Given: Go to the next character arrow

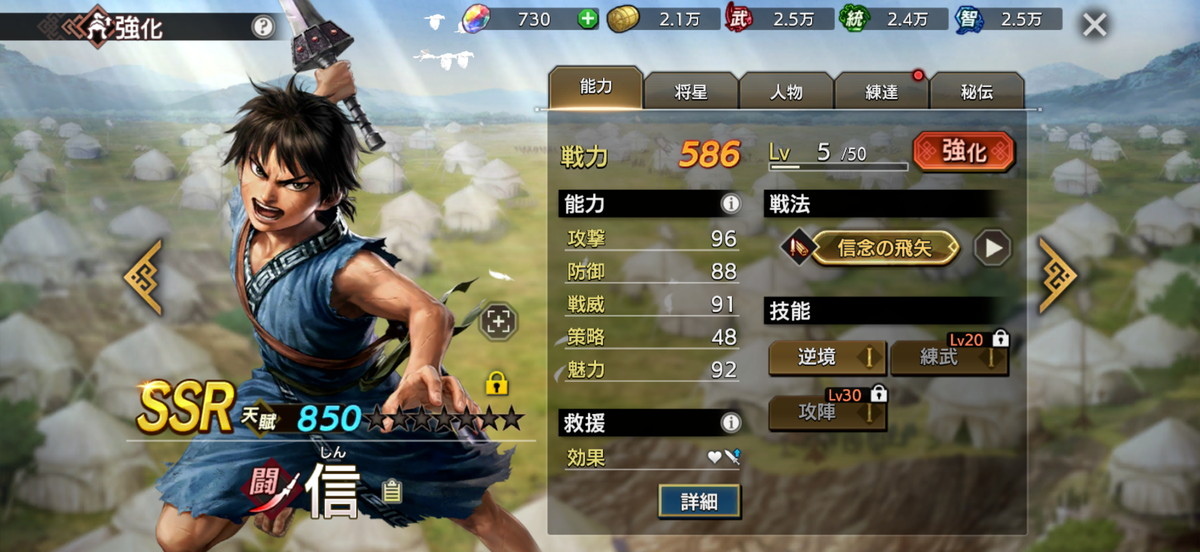Looking at the screenshot, I should 1058,276.
